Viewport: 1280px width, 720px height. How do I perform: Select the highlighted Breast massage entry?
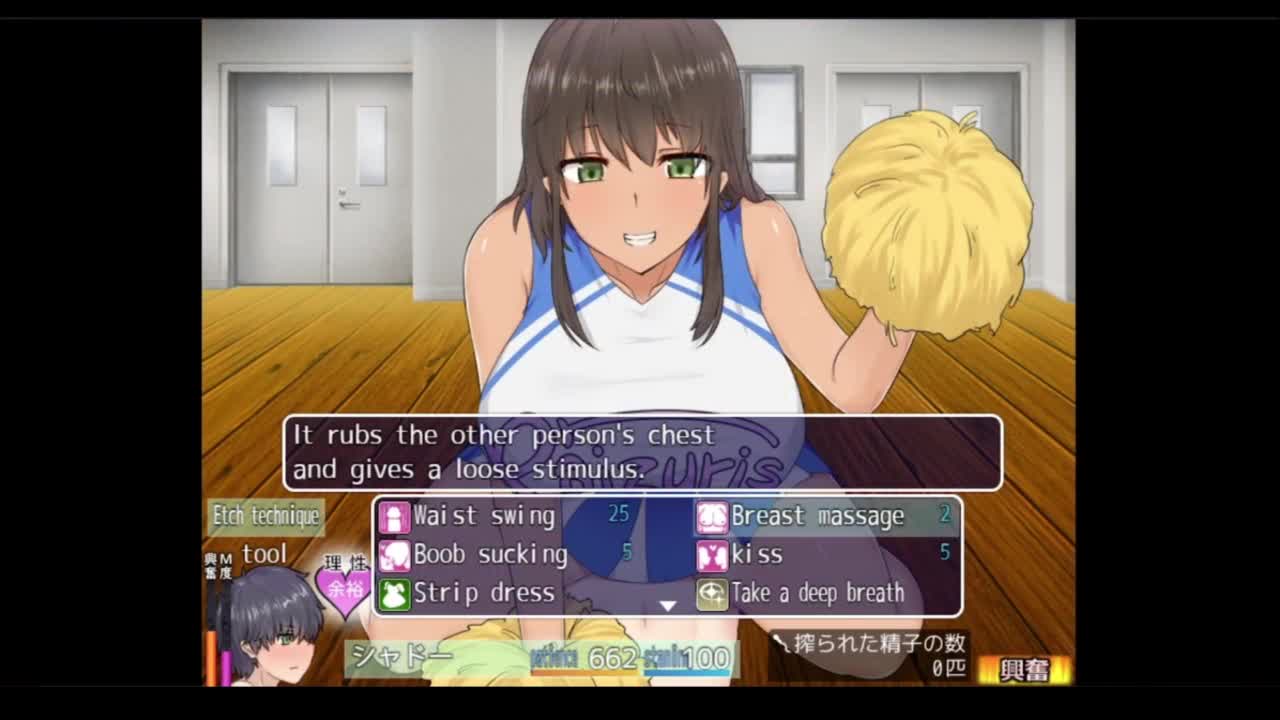tap(818, 516)
